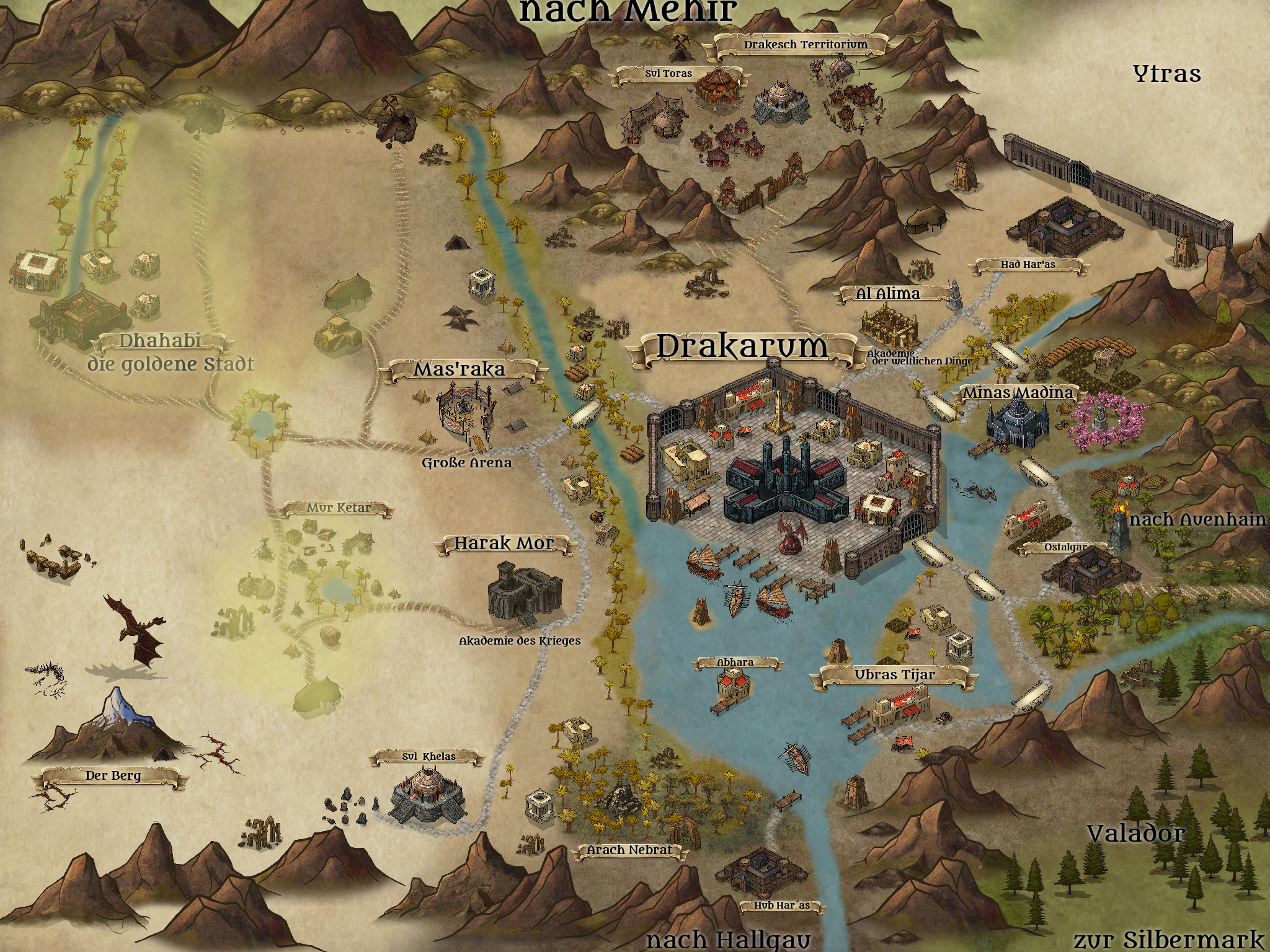Open the Sul Toras banner
This screenshot has height=952, width=1270.
click(x=668, y=74)
